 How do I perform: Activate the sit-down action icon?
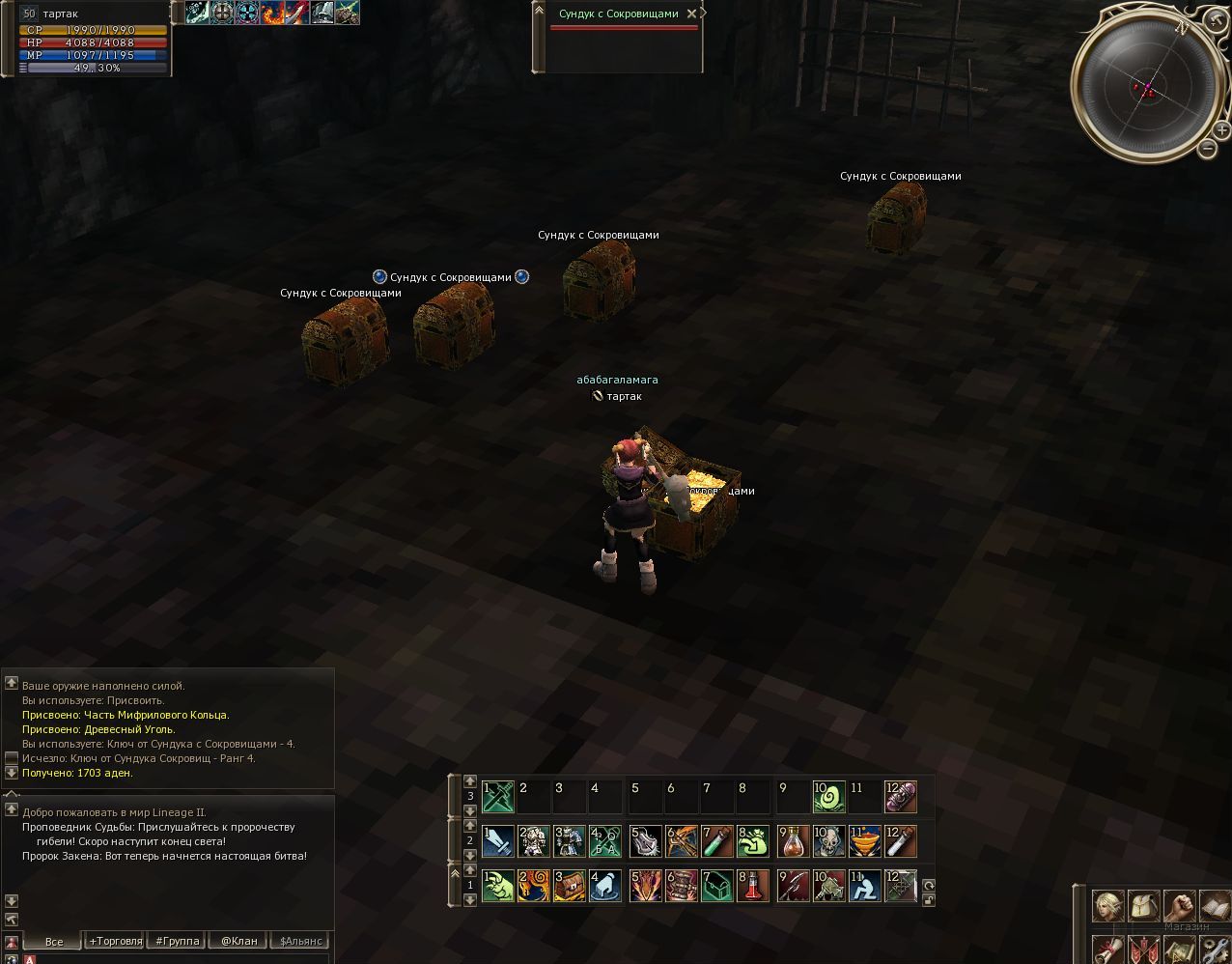pos(865,886)
